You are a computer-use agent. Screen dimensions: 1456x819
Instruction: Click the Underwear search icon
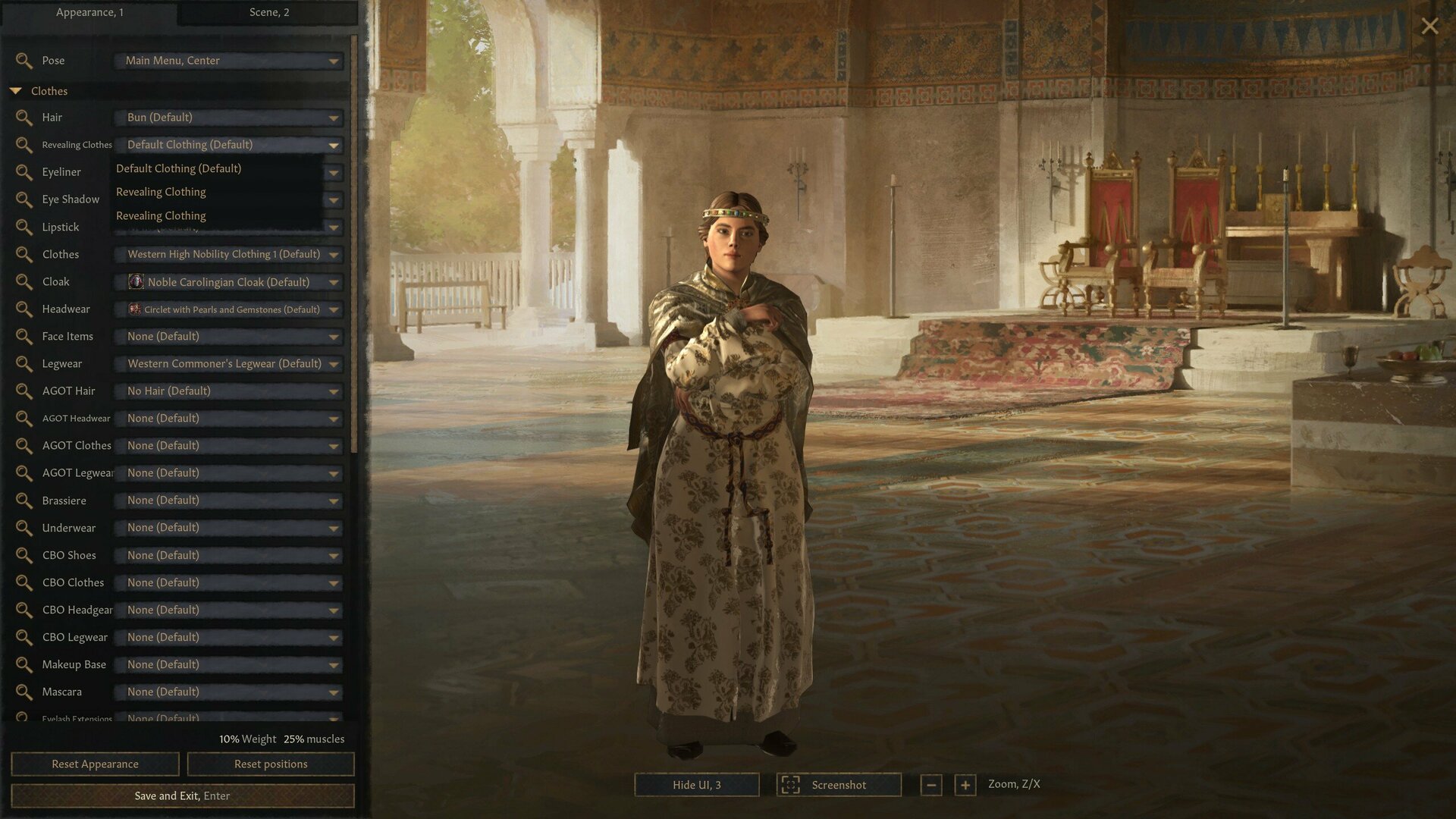click(x=24, y=528)
